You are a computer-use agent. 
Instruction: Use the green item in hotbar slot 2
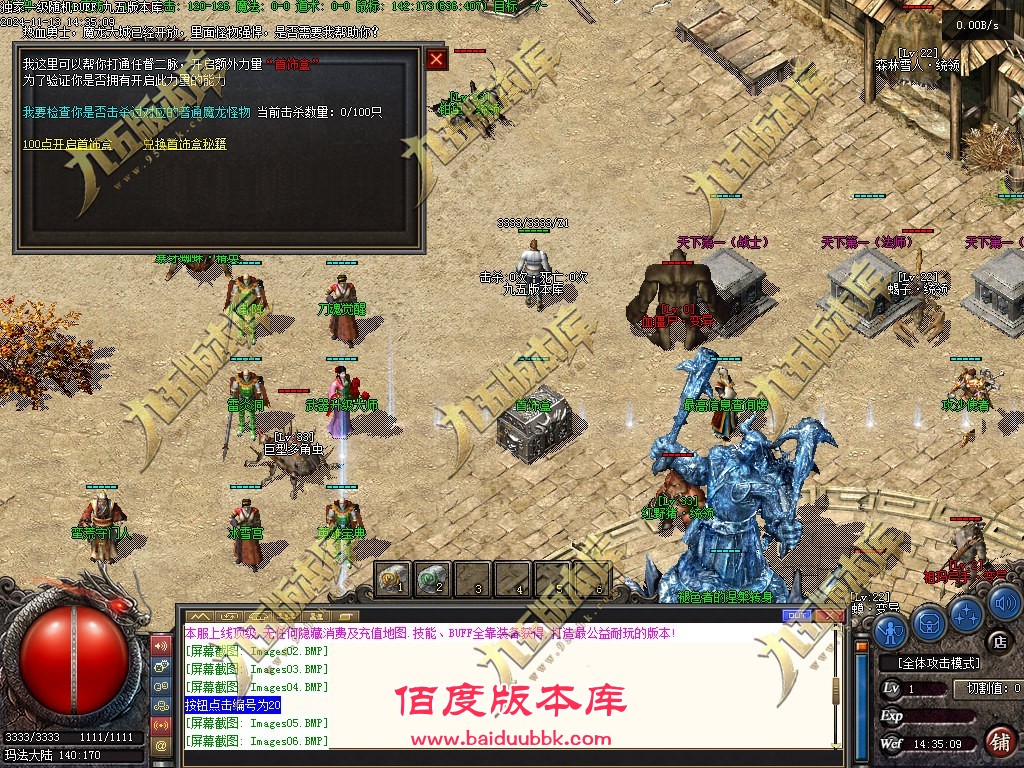coord(433,580)
